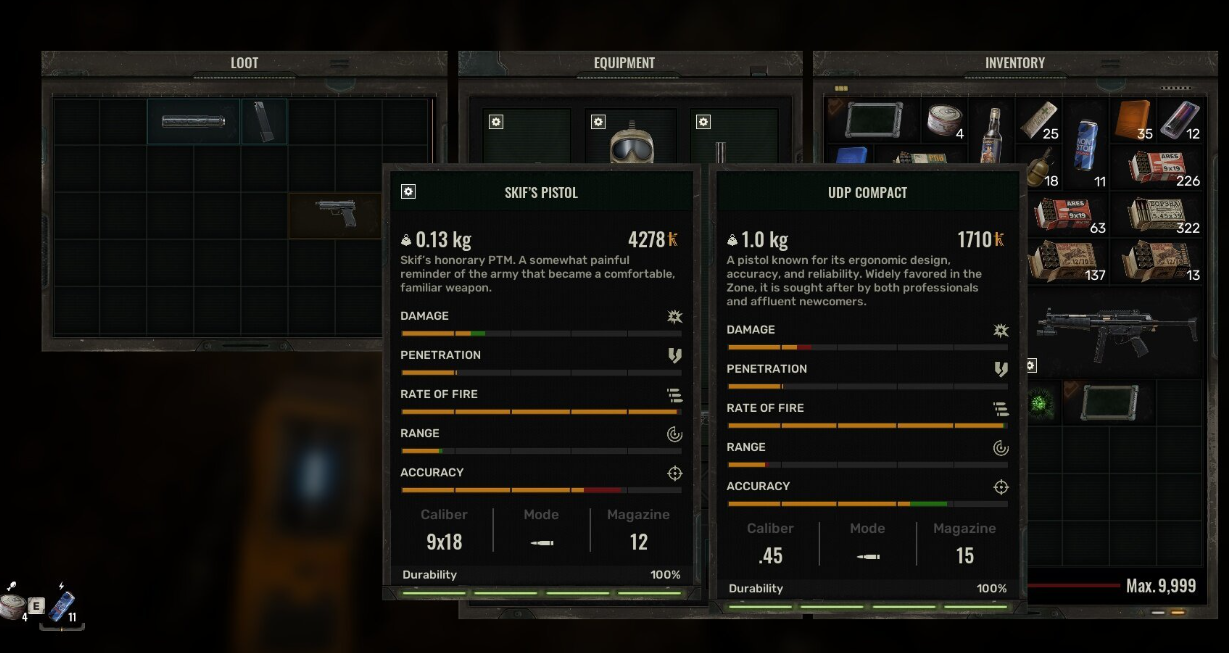Select the PDA tablet at inventory top-left
Screen dimensions: 1229x653
(x=873, y=121)
